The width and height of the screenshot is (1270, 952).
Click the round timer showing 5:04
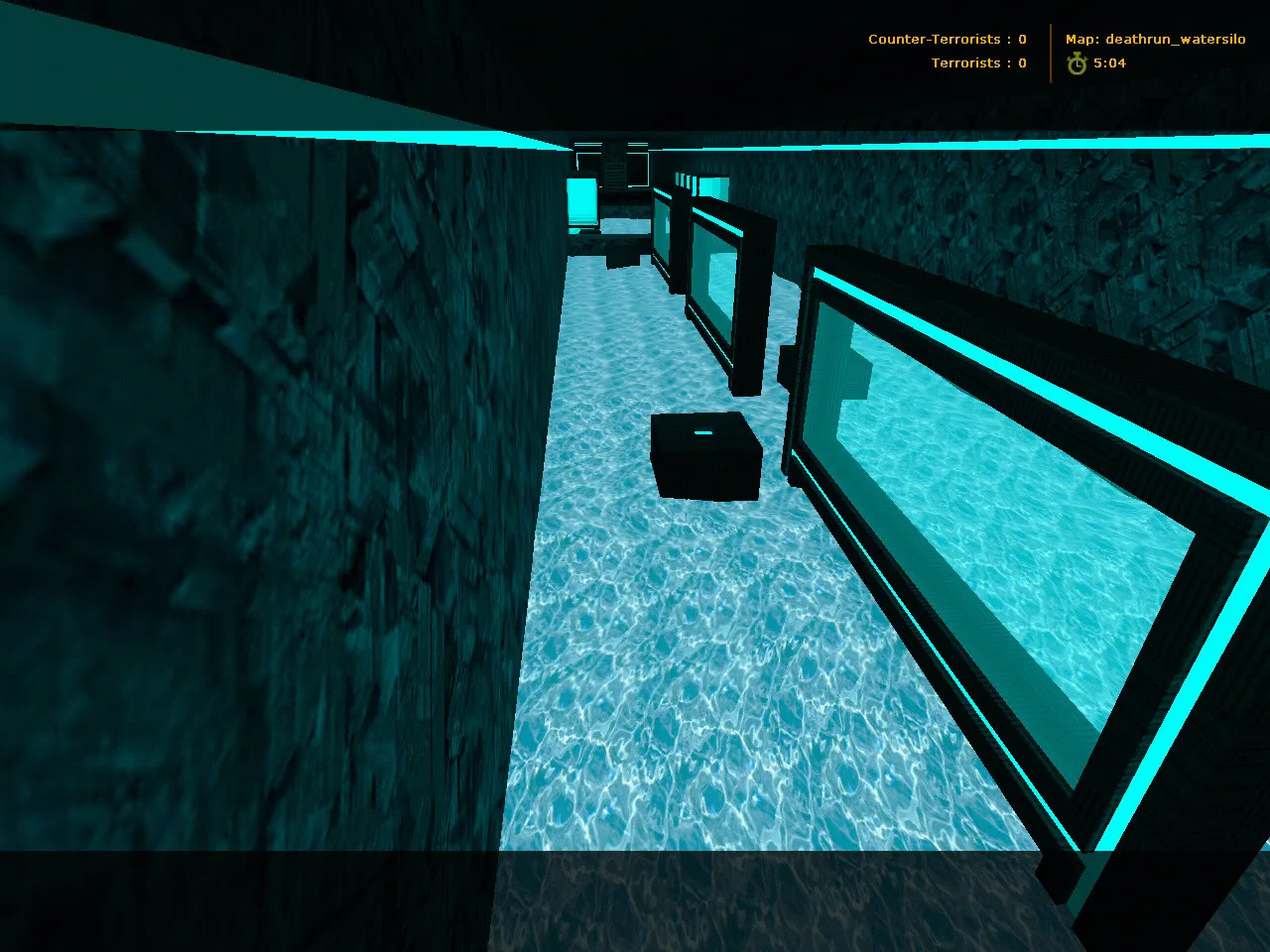(1109, 62)
